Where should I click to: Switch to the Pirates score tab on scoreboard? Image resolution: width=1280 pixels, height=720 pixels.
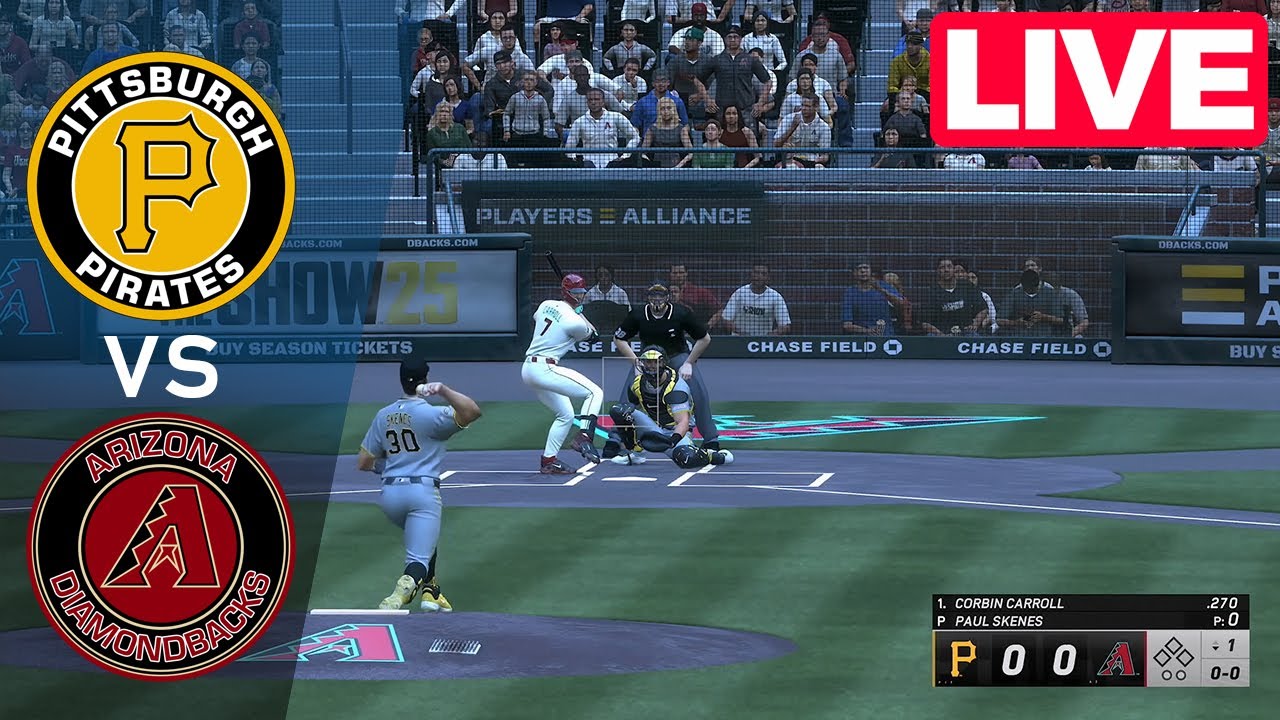[1013, 660]
